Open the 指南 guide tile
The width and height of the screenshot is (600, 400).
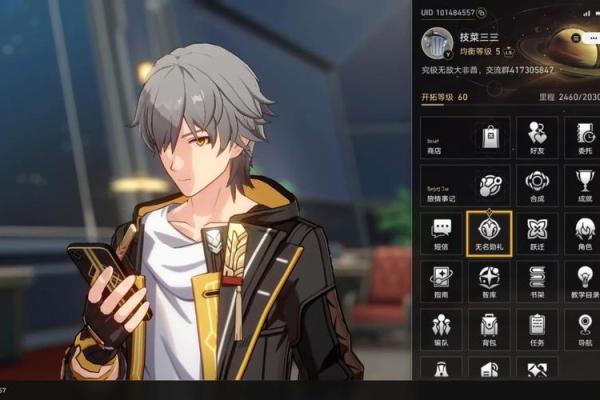[x=441, y=281]
